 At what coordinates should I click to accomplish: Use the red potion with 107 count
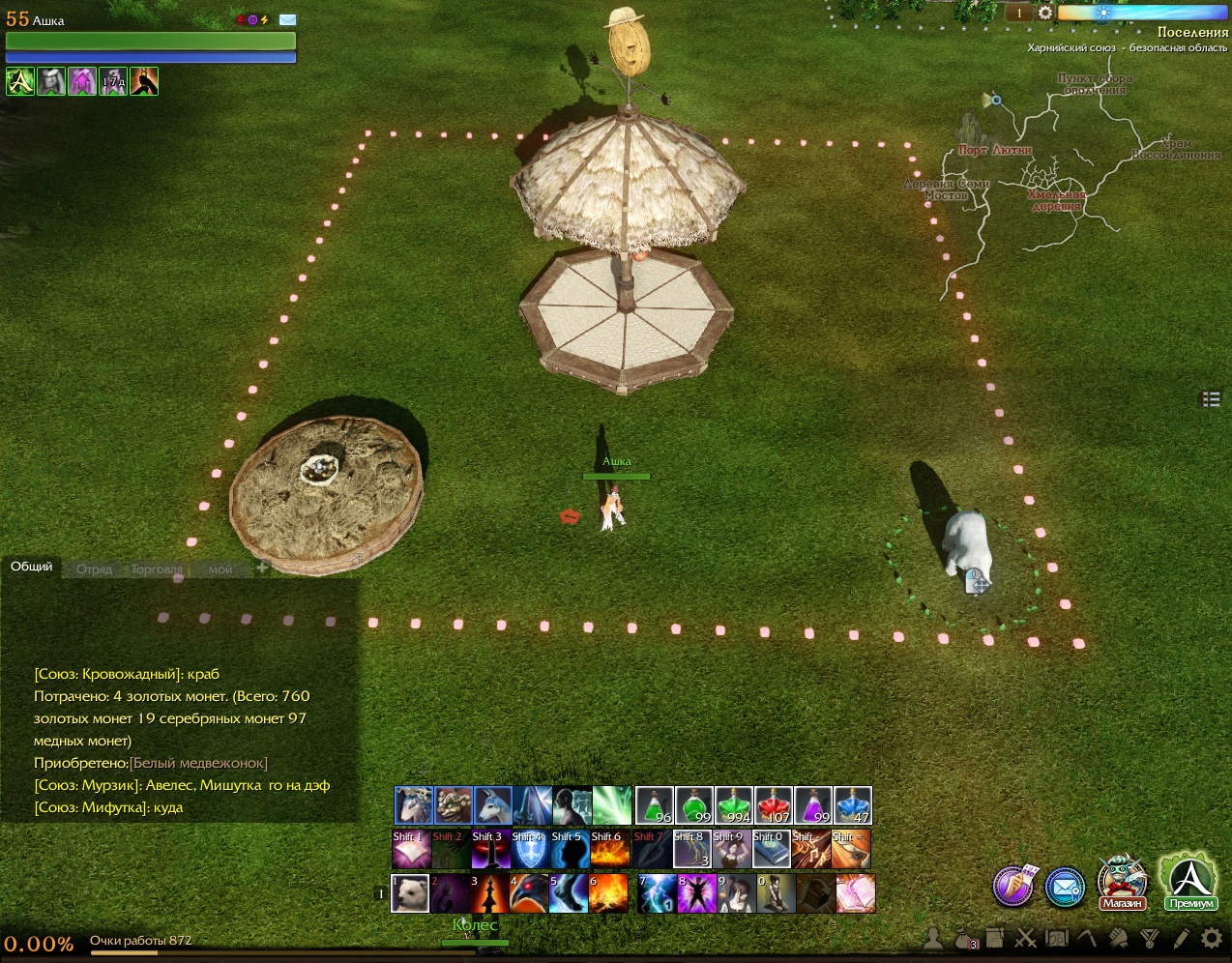(x=774, y=805)
